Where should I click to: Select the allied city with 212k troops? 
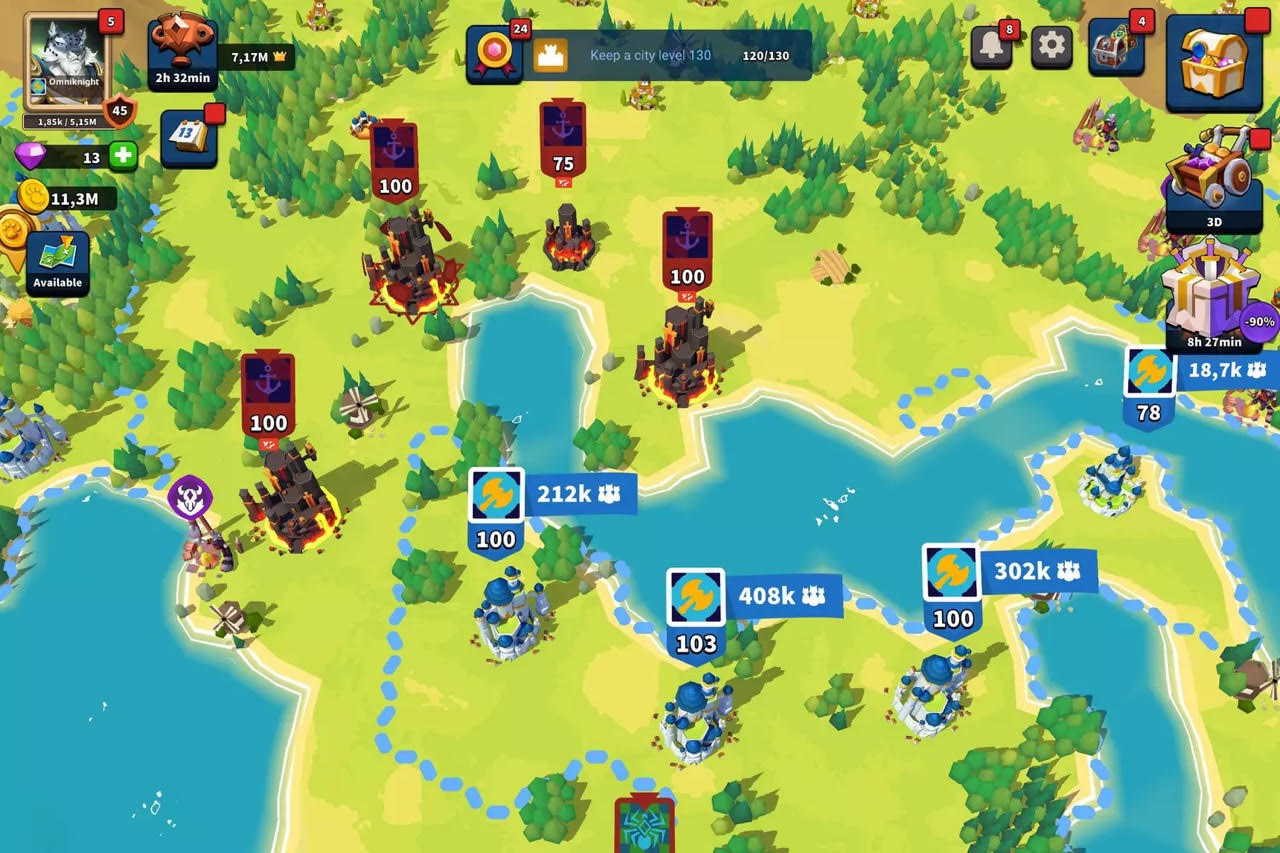(x=497, y=510)
